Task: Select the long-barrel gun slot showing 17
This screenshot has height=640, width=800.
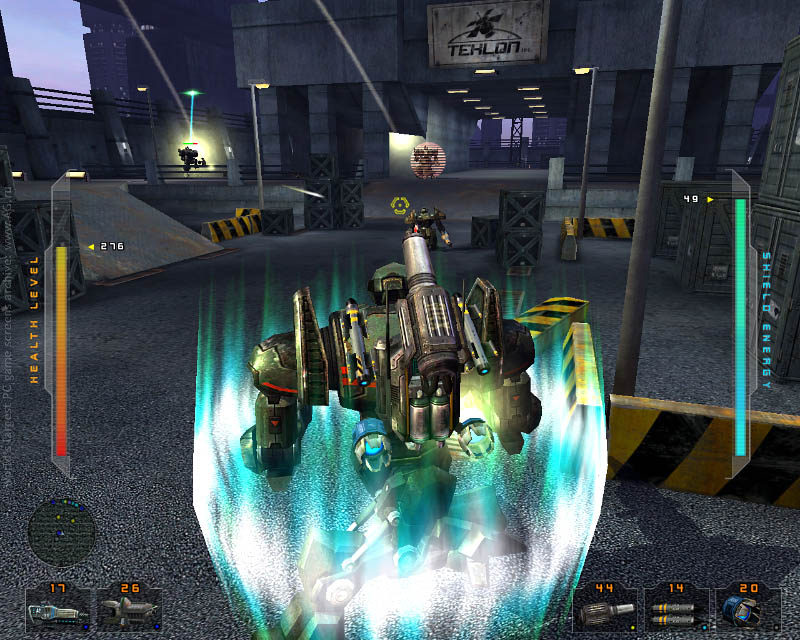Action: [59, 609]
